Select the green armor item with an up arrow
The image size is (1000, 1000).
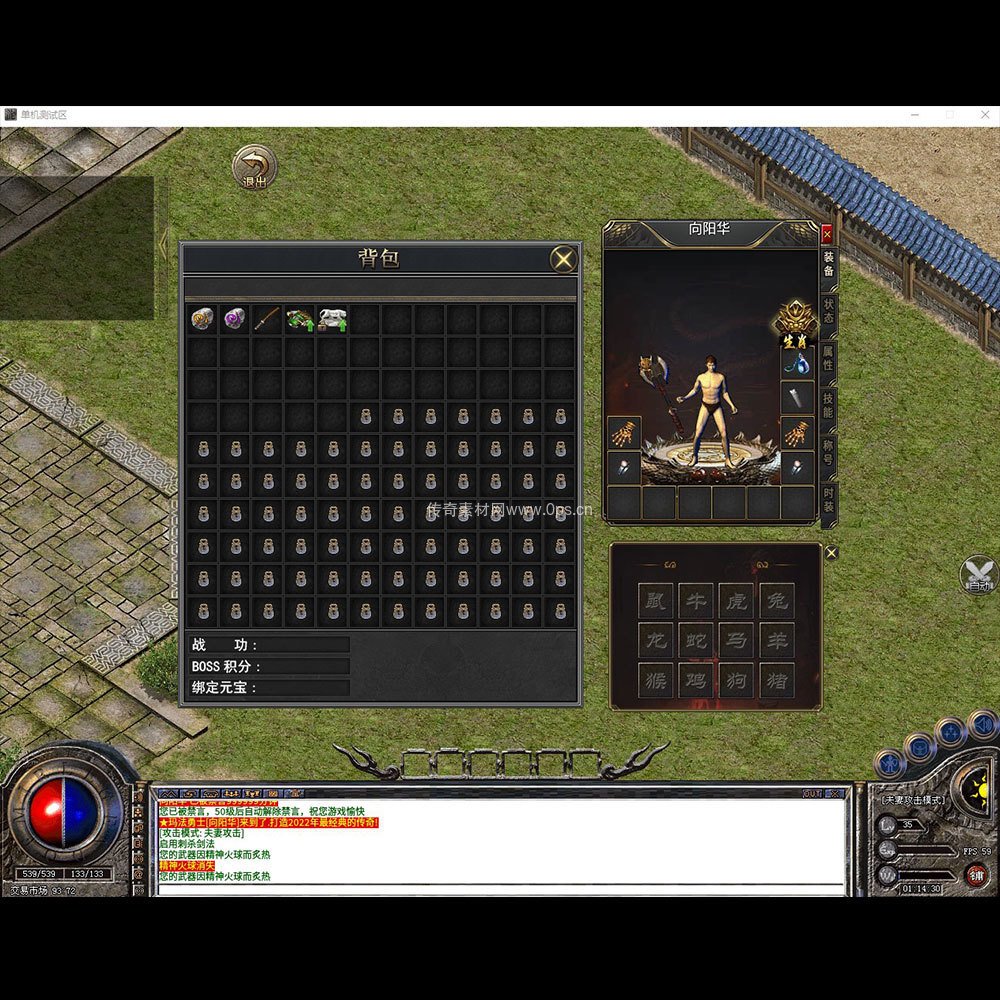pos(300,319)
